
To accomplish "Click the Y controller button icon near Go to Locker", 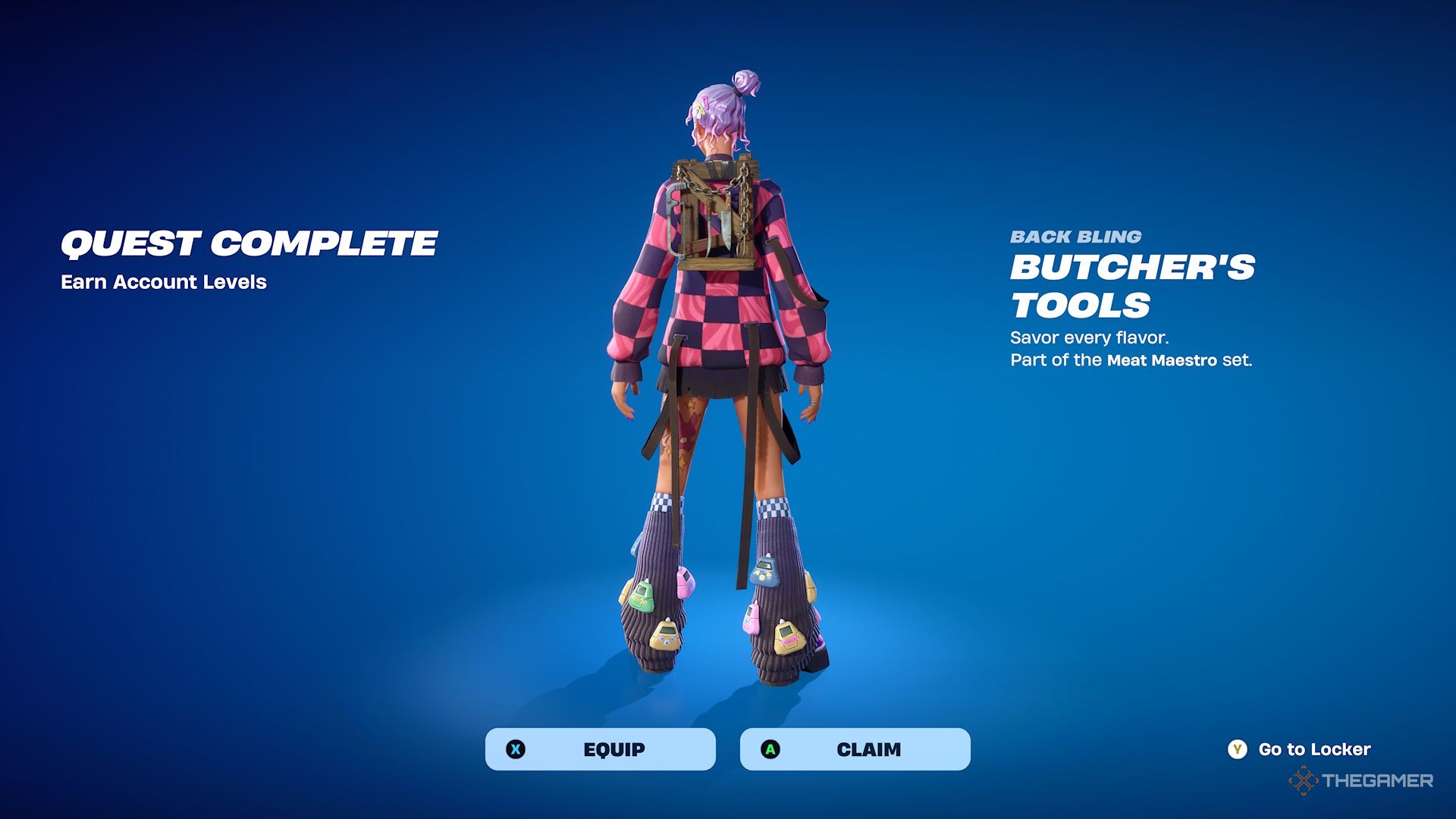I will (x=1238, y=749).
